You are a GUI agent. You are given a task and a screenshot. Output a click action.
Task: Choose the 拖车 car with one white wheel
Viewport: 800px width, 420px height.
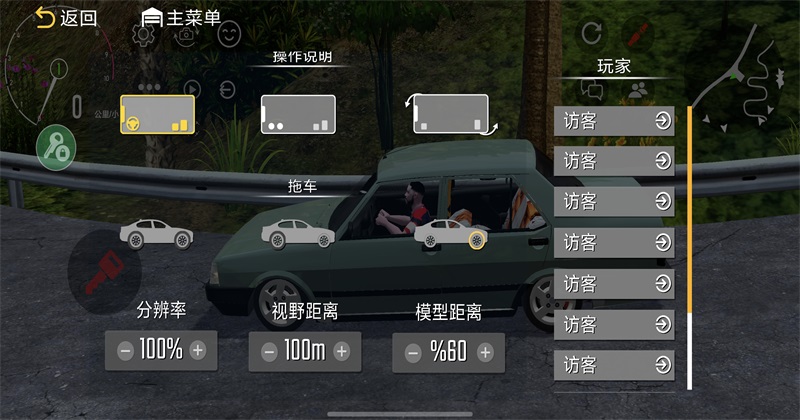[x=297, y=234]
